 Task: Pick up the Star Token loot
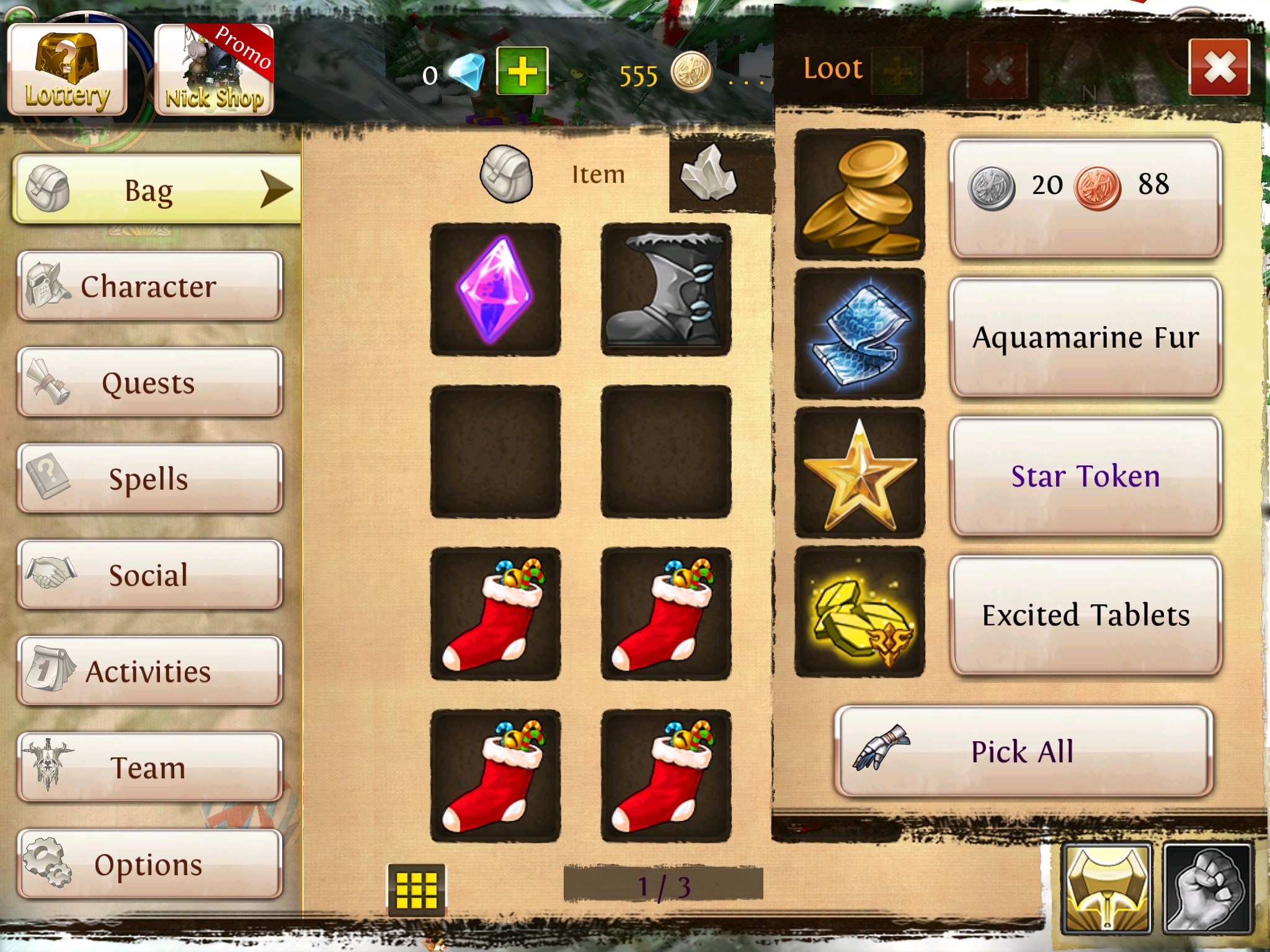click(1085, 476)
